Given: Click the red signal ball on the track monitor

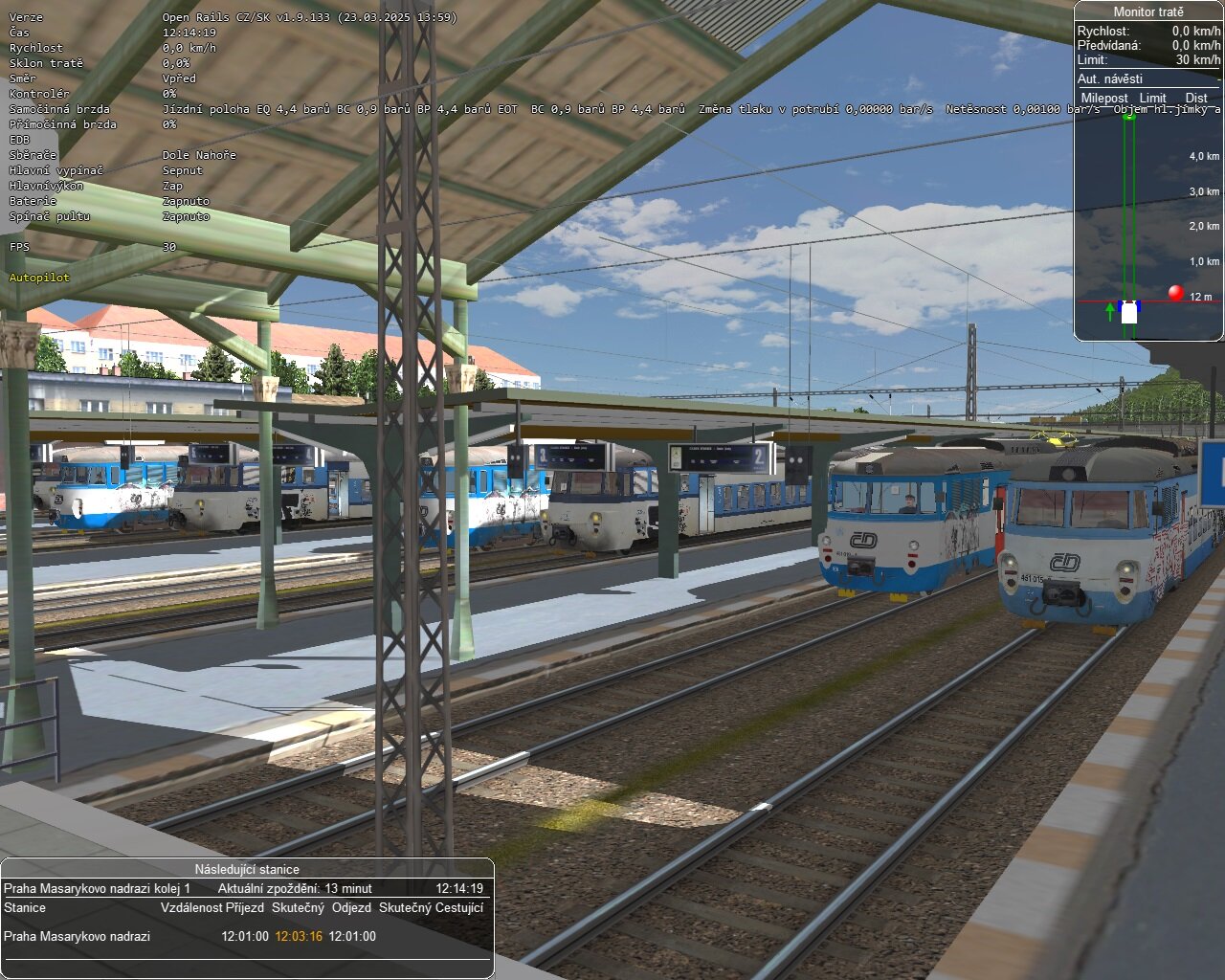Looking at the screenshot, I should 1176,293.
